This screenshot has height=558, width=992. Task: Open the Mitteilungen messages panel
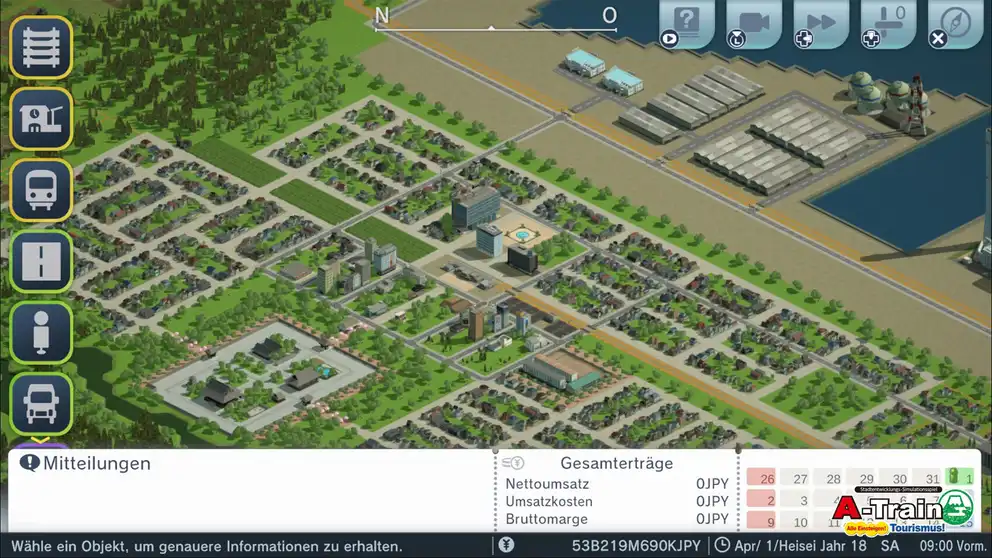(86, 464)
